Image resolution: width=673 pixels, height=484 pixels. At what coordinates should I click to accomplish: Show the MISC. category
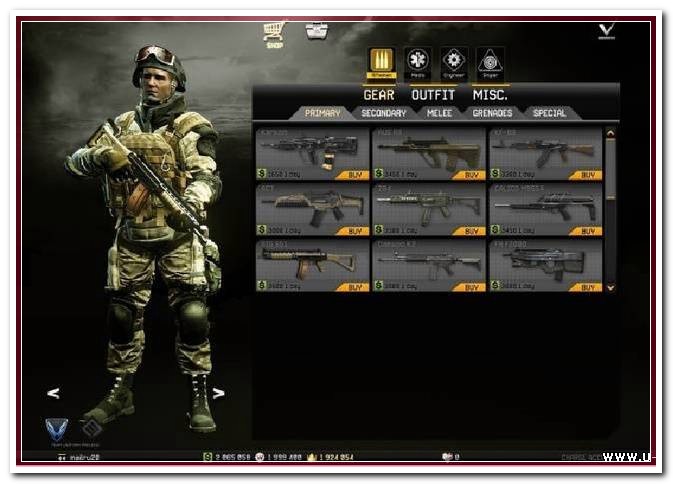point(488,95)
